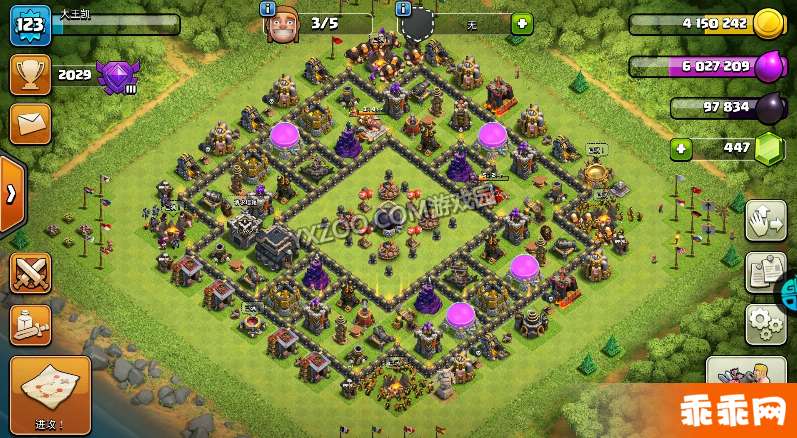The width and height of the screenshot is (797, 438).
Task: Tap the pink elixir drop icon
Action: [x=768, y=66]
